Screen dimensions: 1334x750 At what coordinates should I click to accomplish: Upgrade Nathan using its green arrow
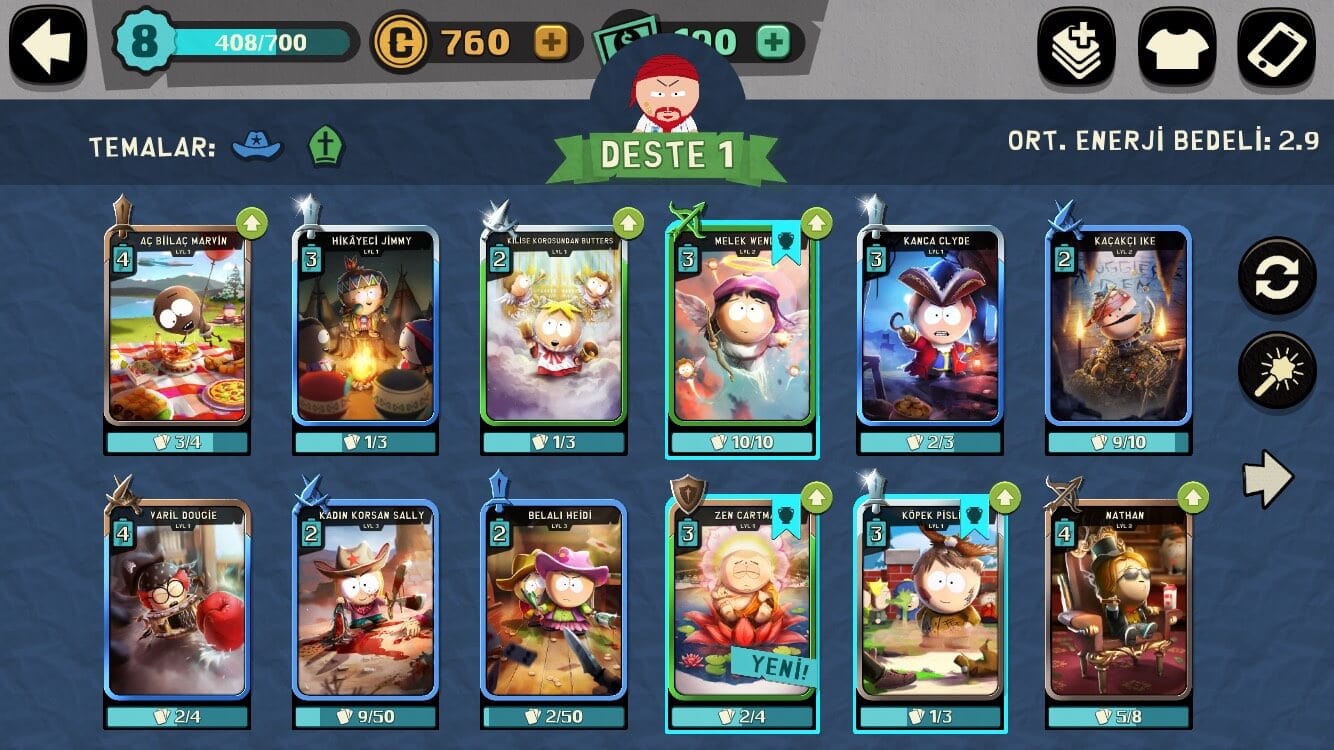(x=1192, y=495)
